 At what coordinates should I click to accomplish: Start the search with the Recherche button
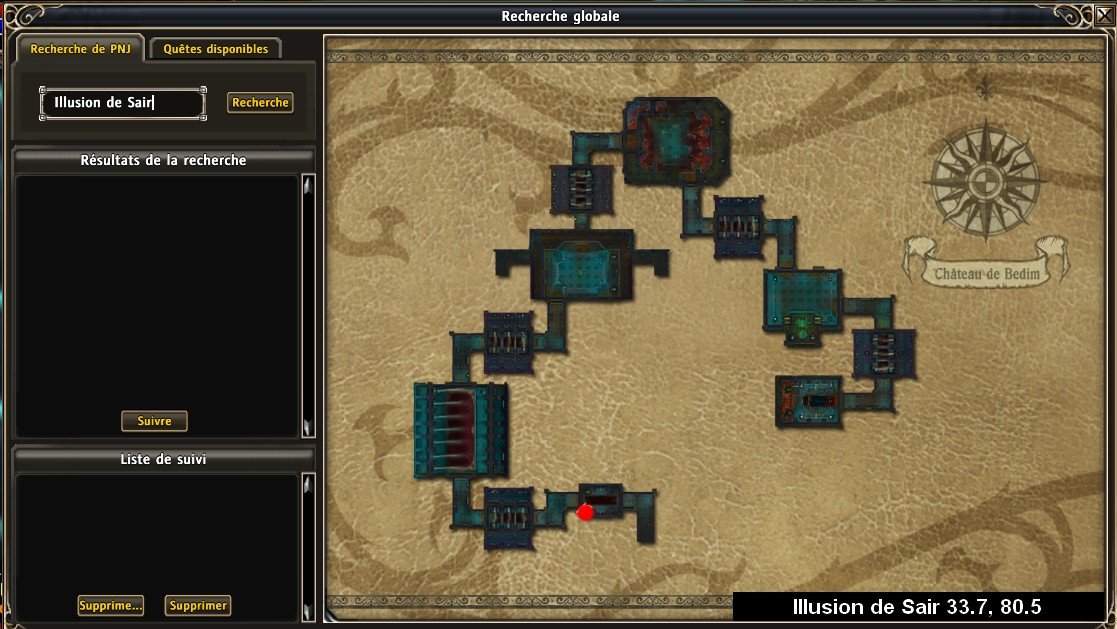pos(260,102)
